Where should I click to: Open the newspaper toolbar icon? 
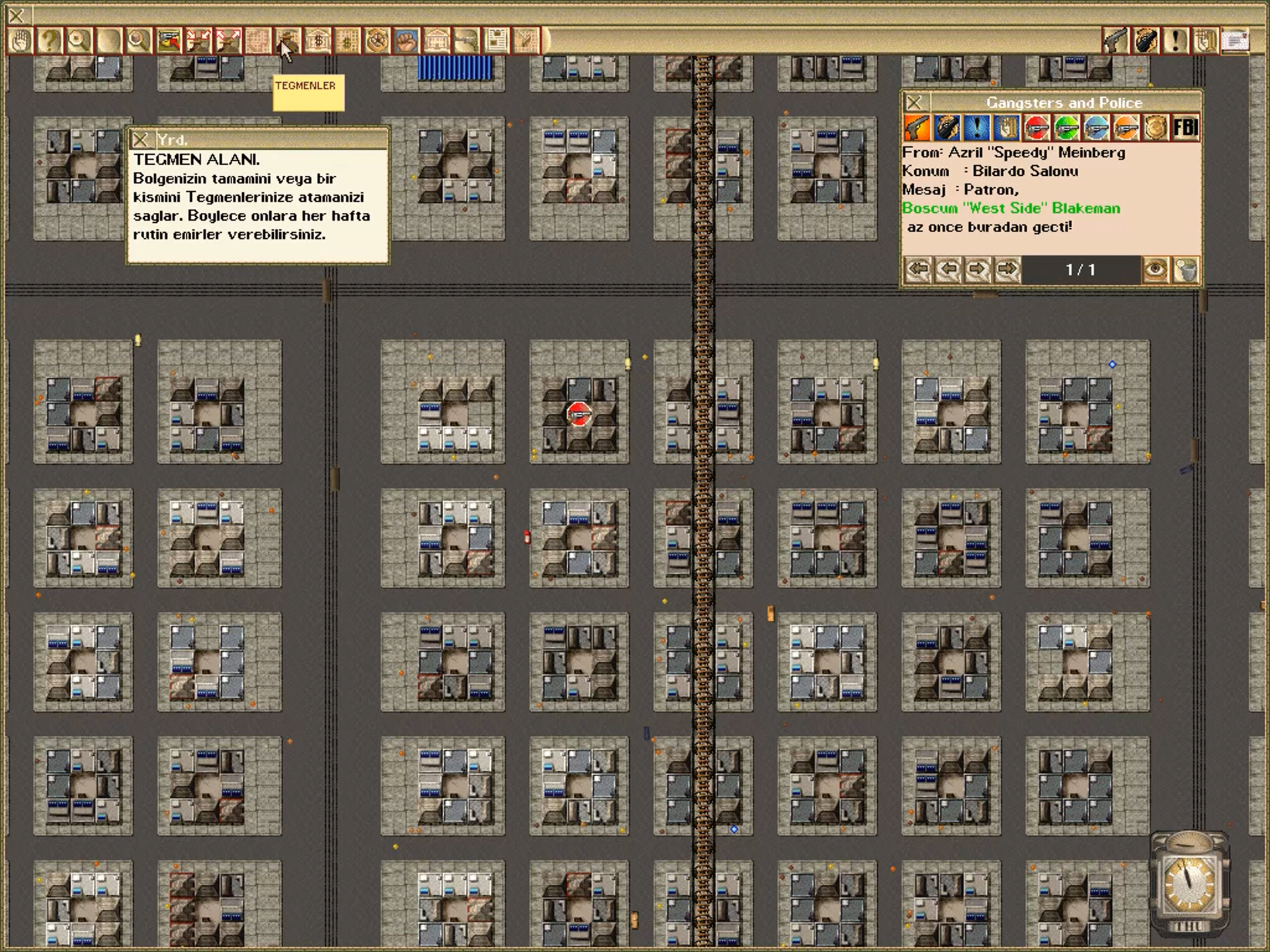(x=496, y=41)
